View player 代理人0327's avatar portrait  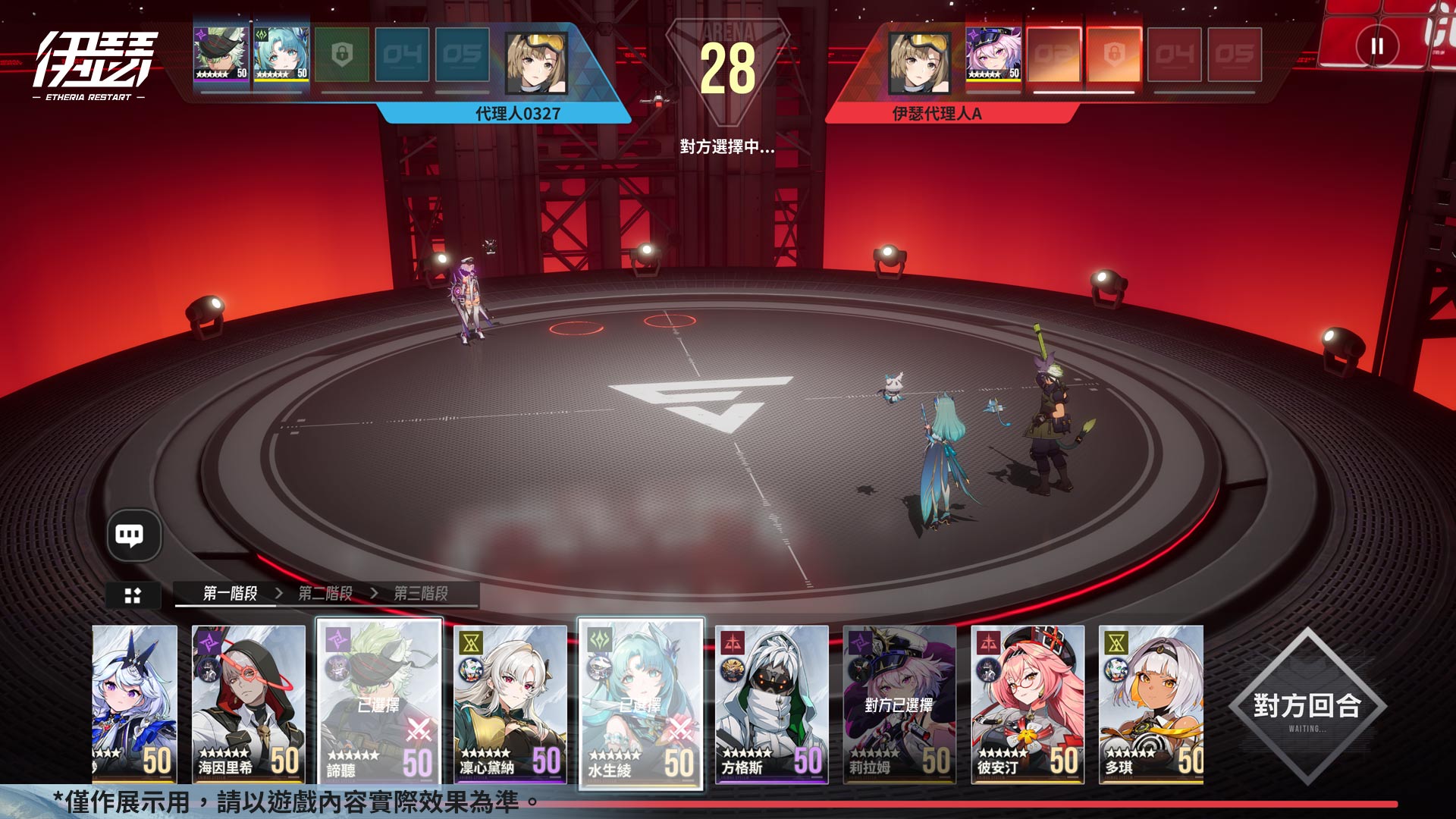point(536,62)
